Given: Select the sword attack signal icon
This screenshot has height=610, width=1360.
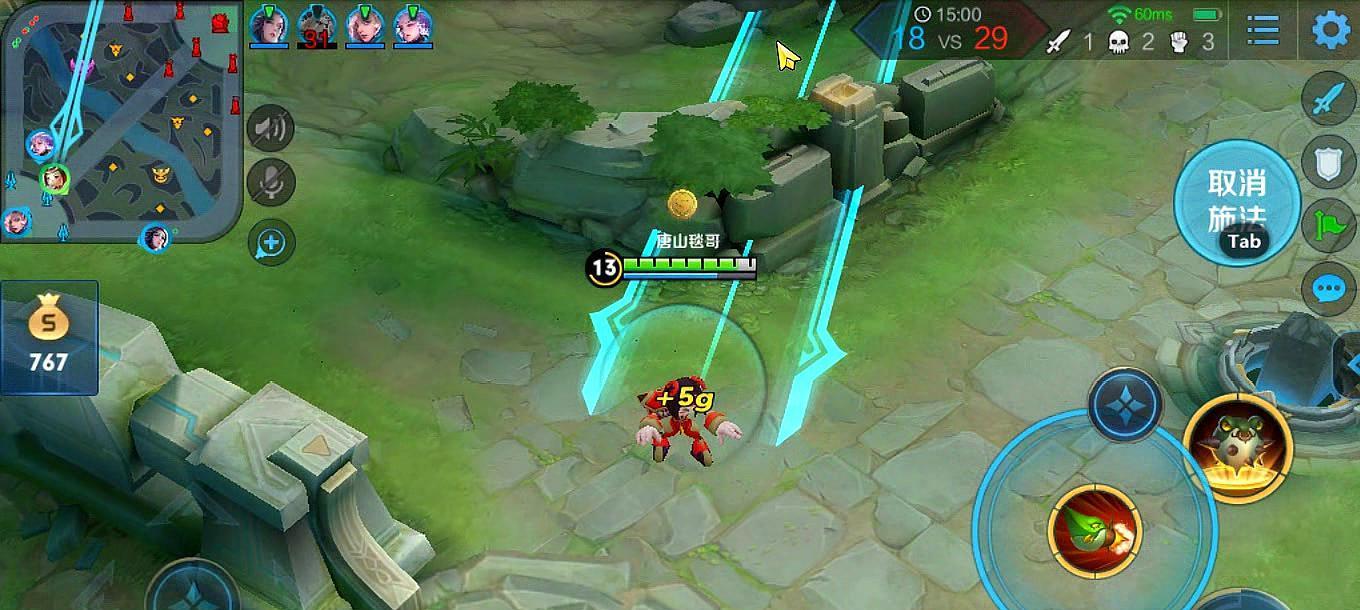Looking at the screenshot, I should pyautogui.click(x=1329, y=100).
